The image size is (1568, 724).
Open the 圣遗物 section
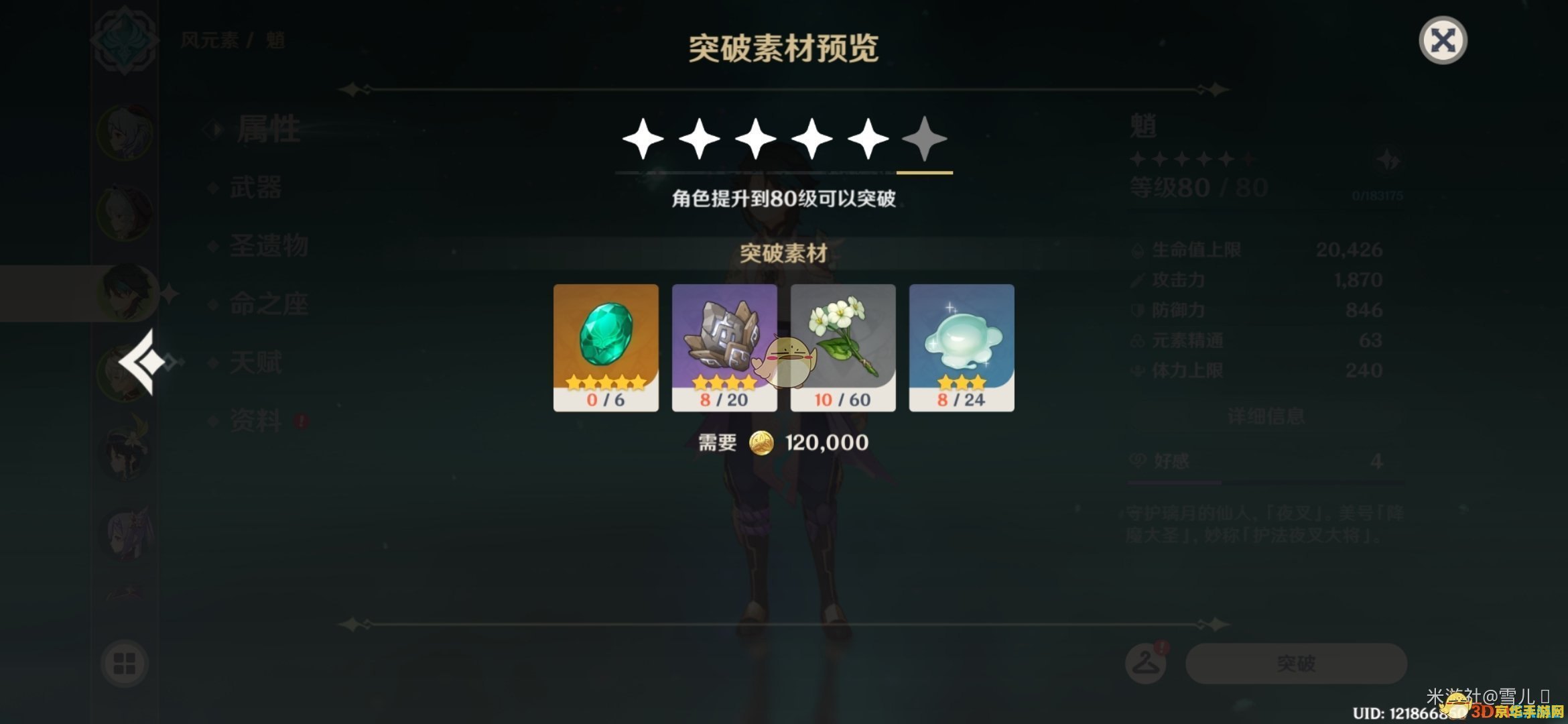click(x=270, y=247)
